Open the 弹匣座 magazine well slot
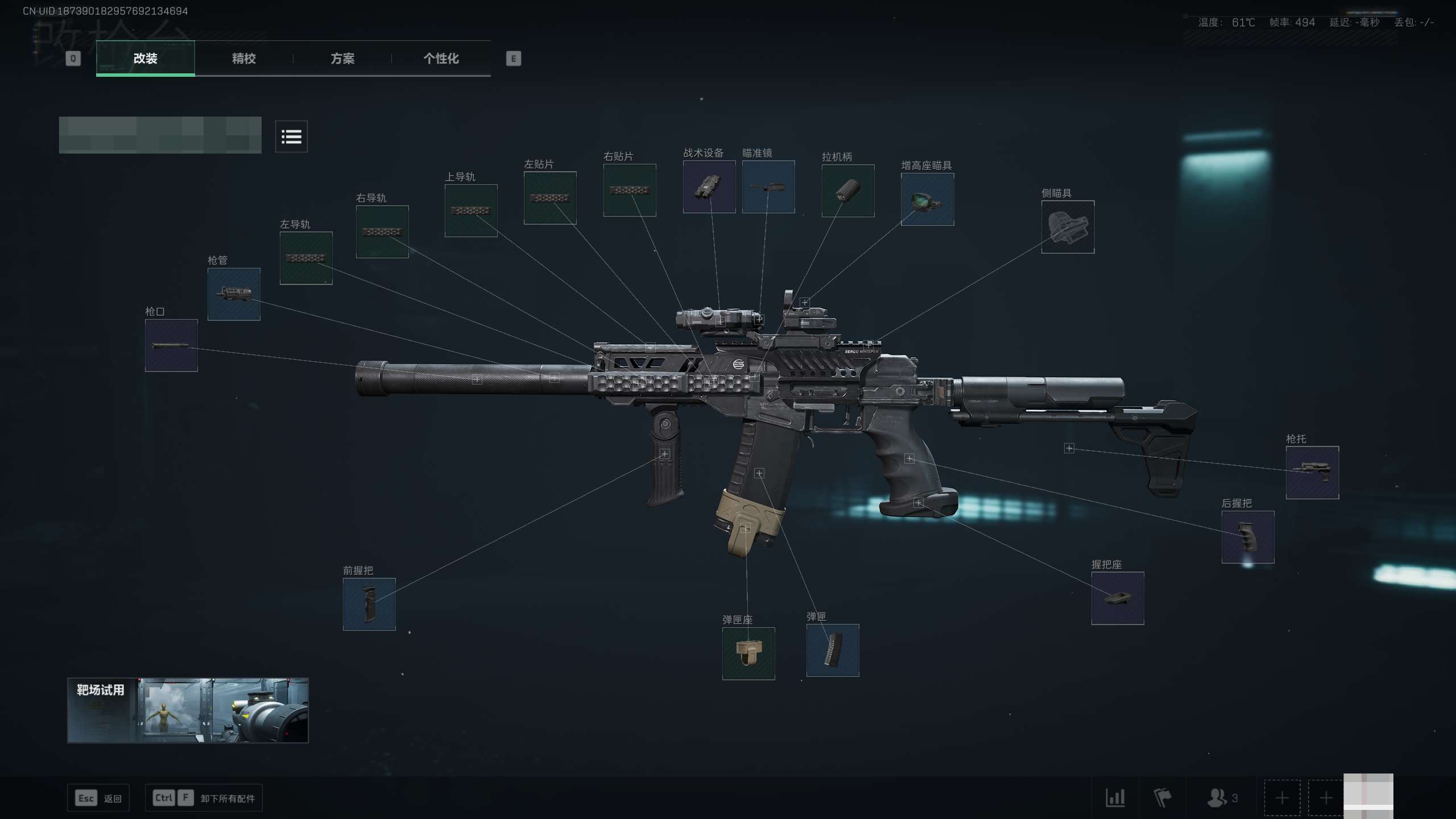 point(748,653)
